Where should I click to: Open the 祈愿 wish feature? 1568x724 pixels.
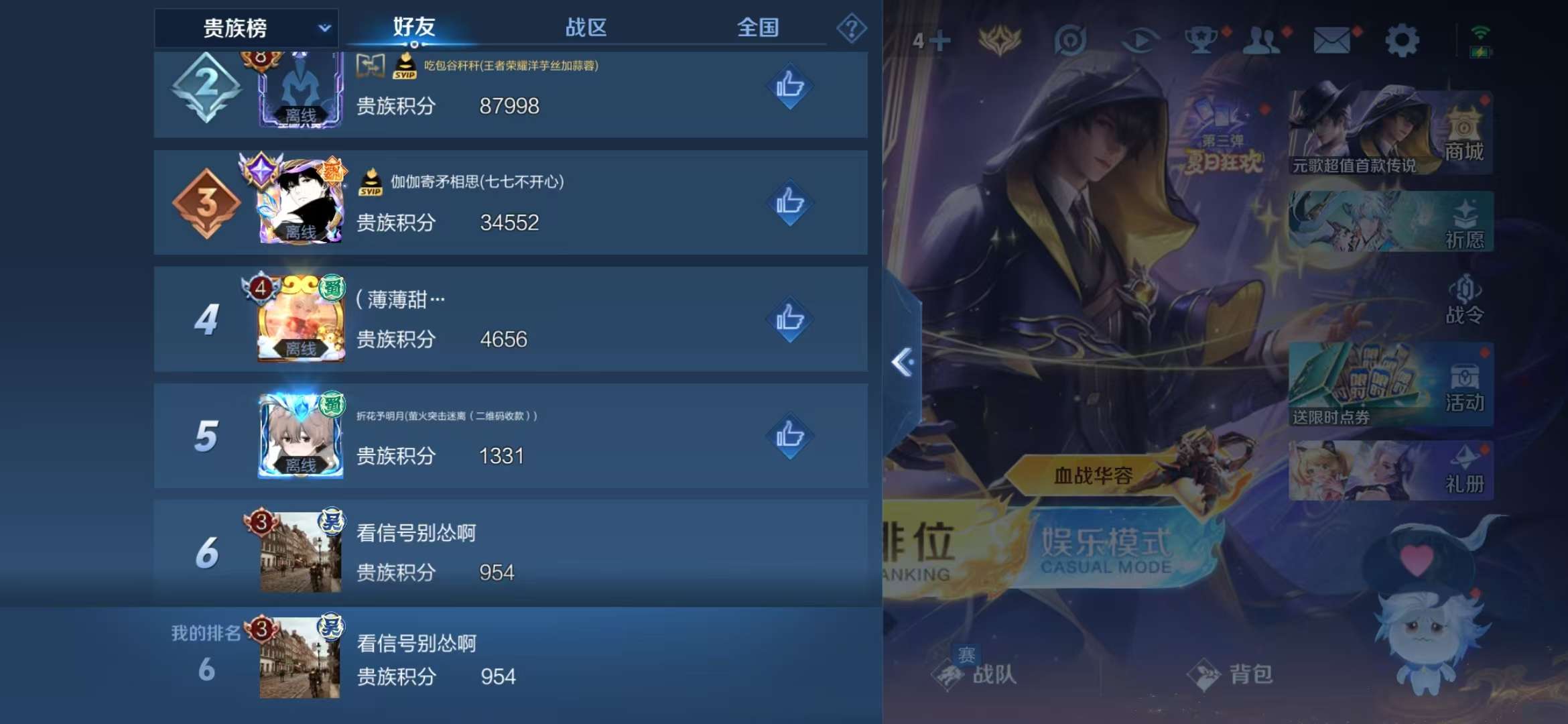tap(1464, 221)
